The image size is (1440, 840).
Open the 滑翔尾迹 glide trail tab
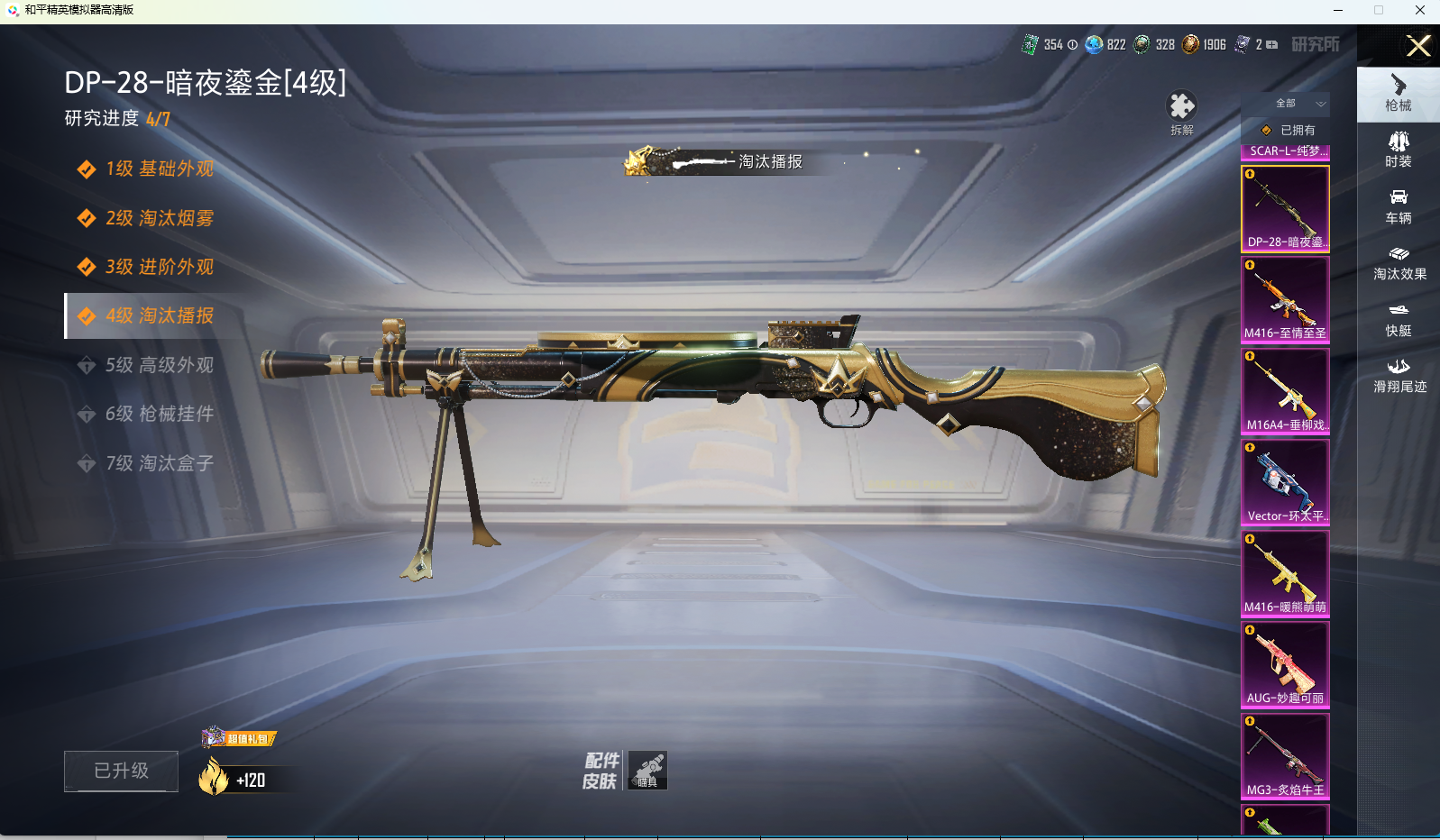1399,375
